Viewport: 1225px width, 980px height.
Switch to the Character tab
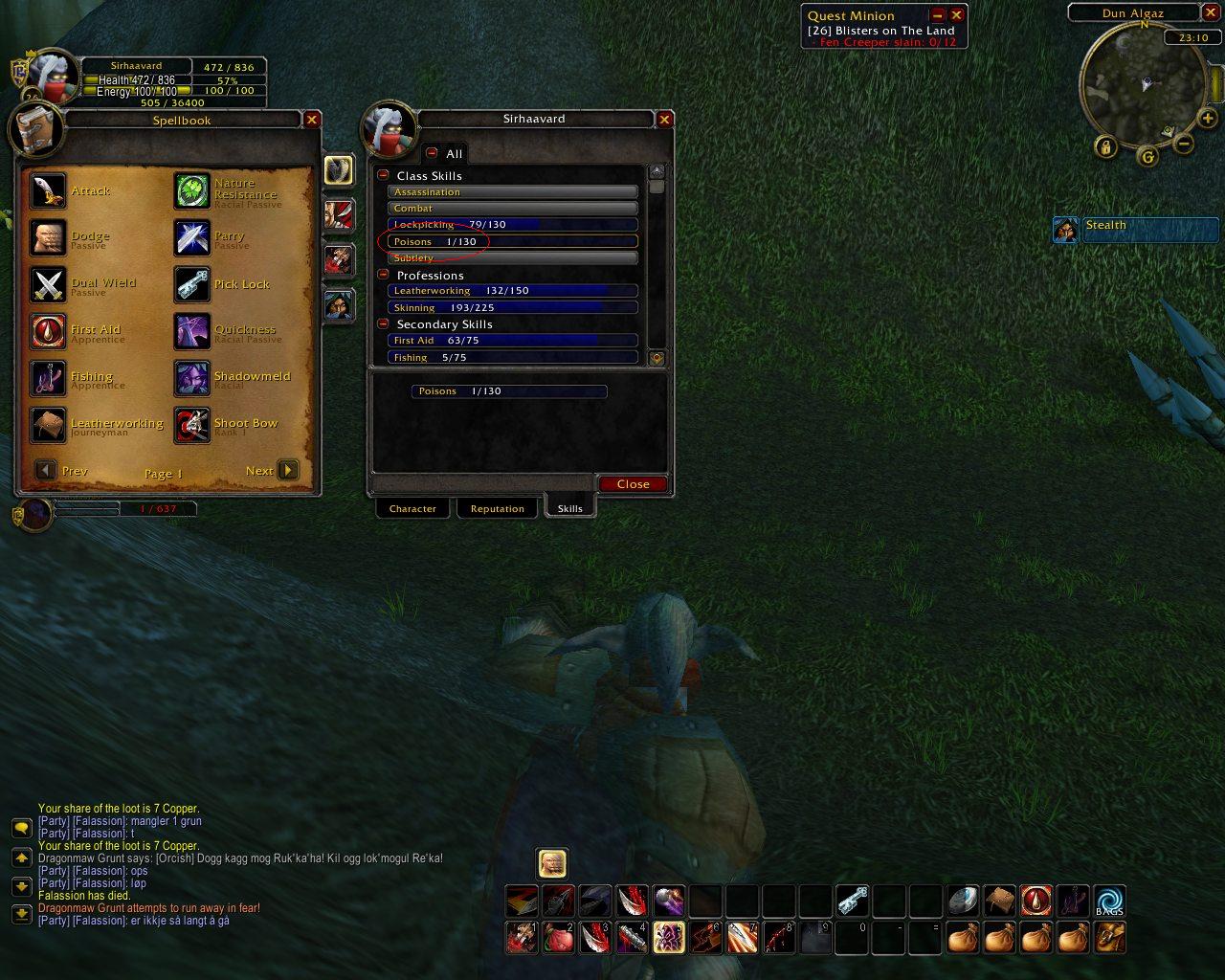click(412, 508)
